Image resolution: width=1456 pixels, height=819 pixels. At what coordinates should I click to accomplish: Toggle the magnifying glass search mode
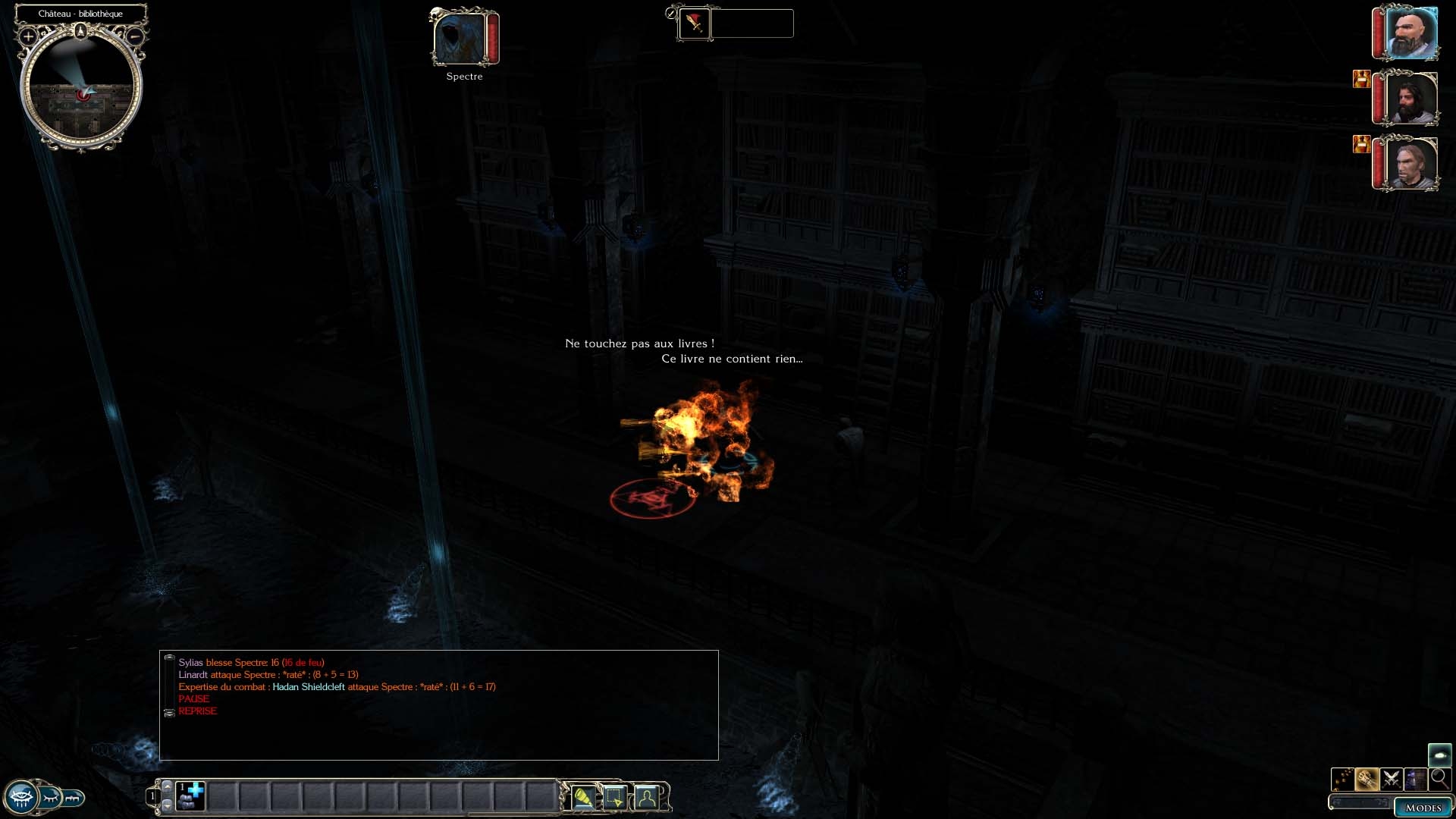(1439, 779)
